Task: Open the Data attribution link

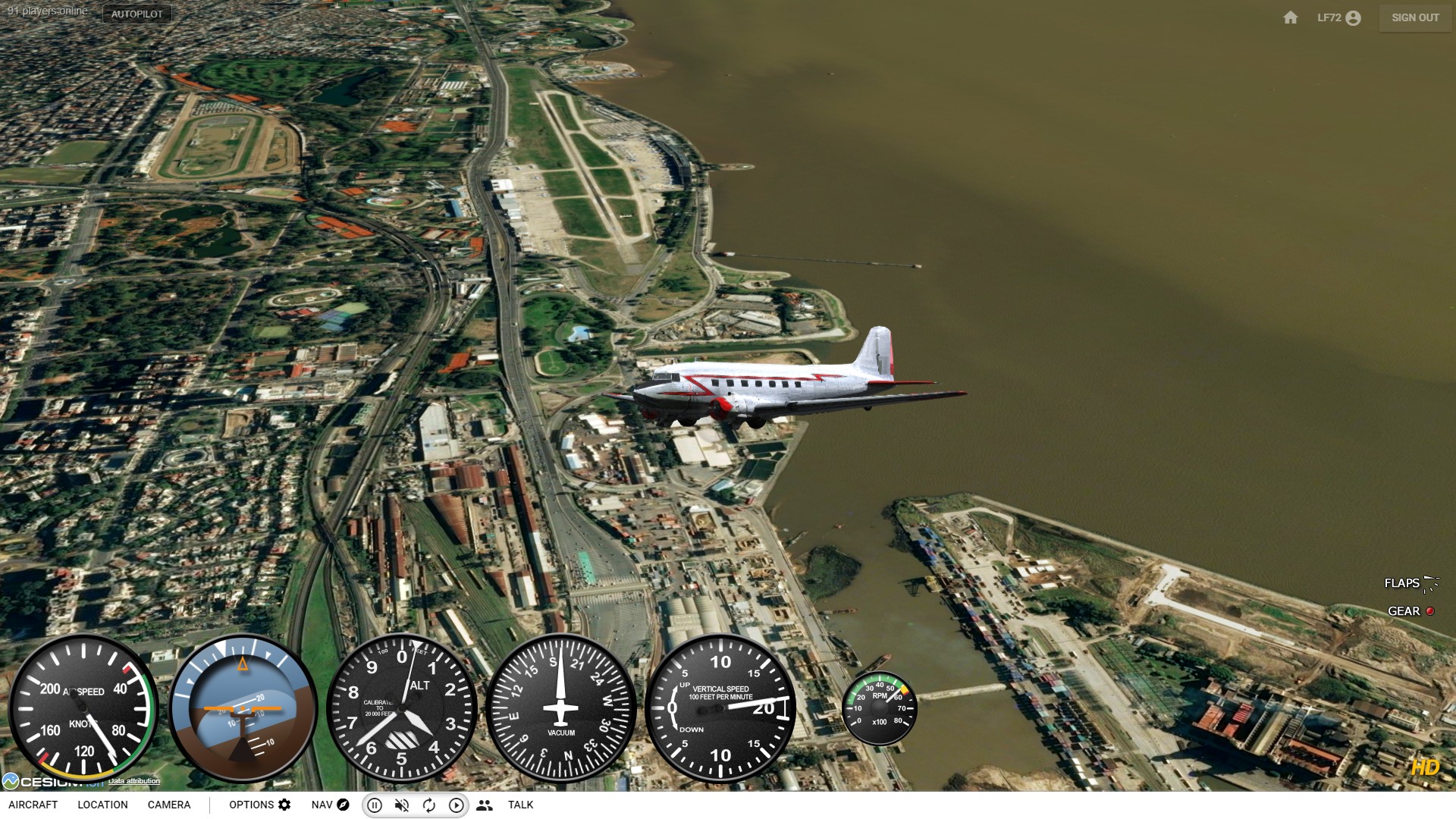Action: 133,780
